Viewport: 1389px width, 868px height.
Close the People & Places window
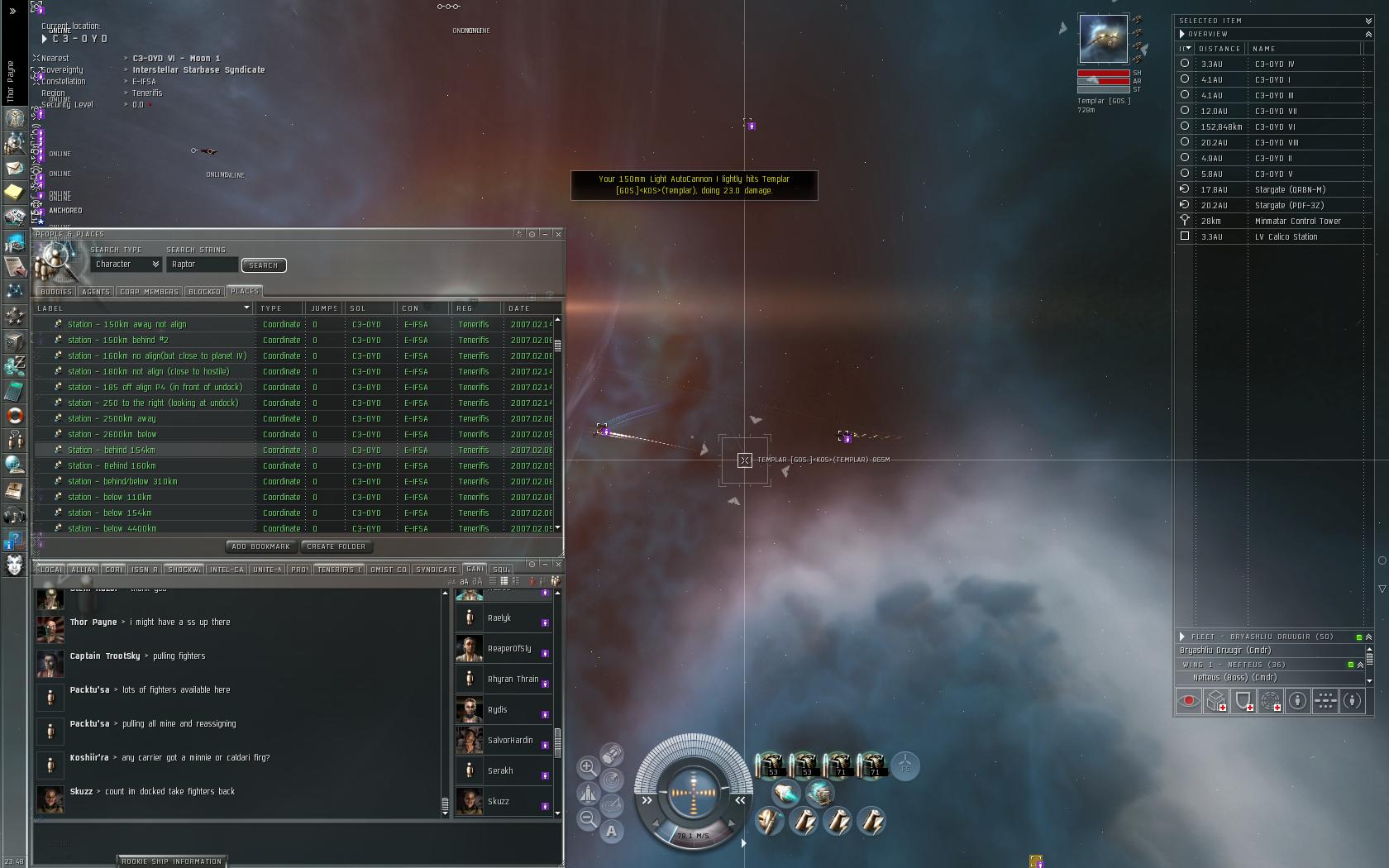click(x=558, y=234)
